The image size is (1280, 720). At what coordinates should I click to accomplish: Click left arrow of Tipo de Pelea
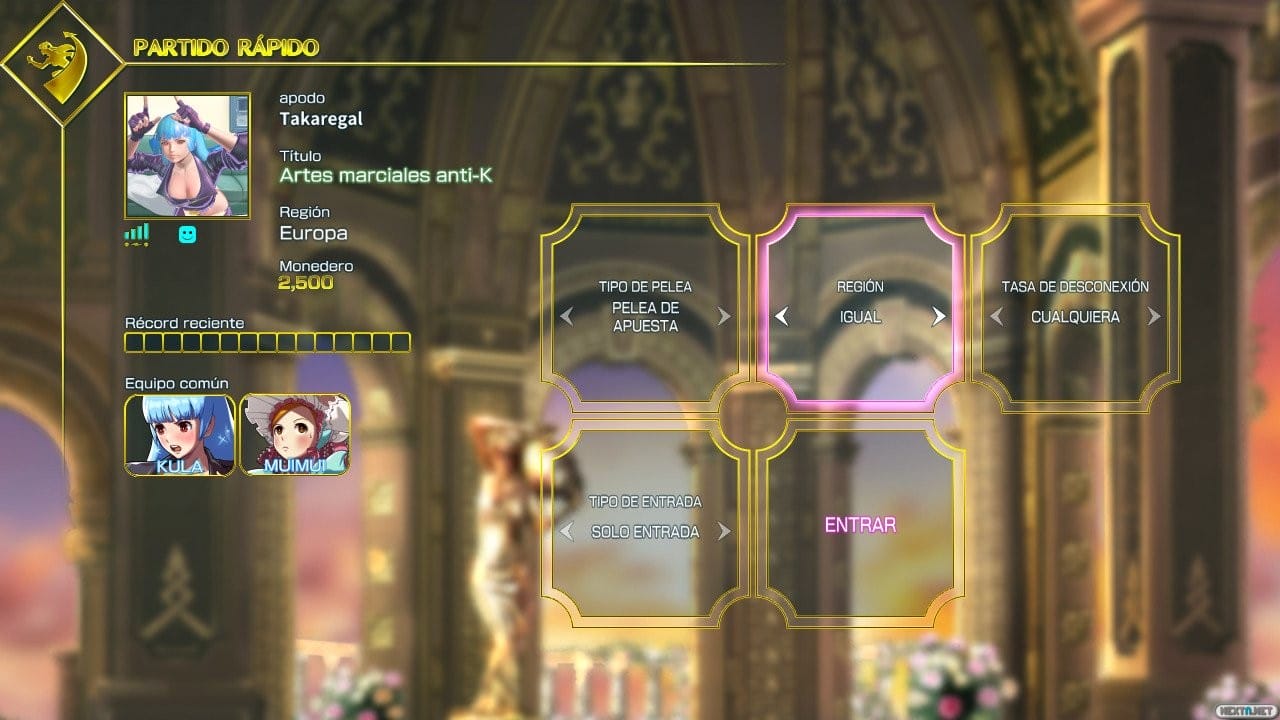click(567, 317)
